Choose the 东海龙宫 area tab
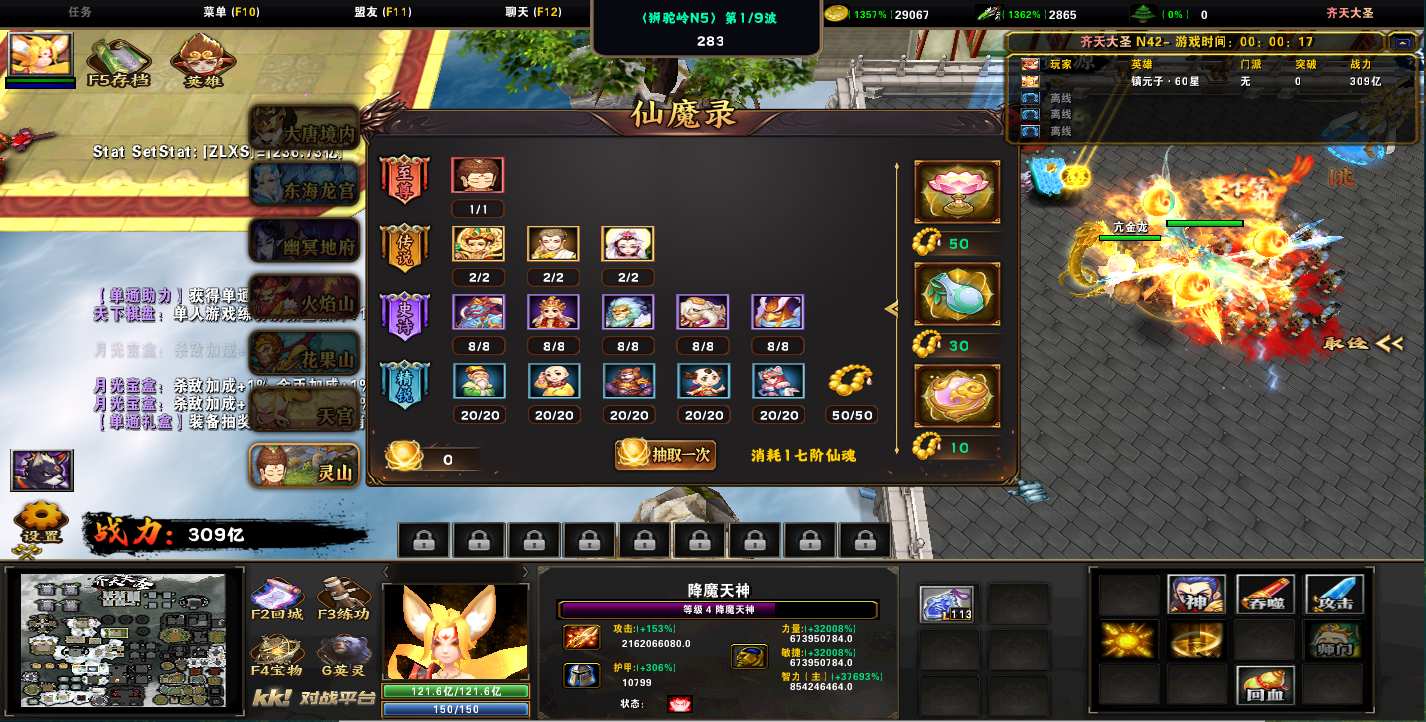Screen dimensions: 1426x722 [304, 184]
